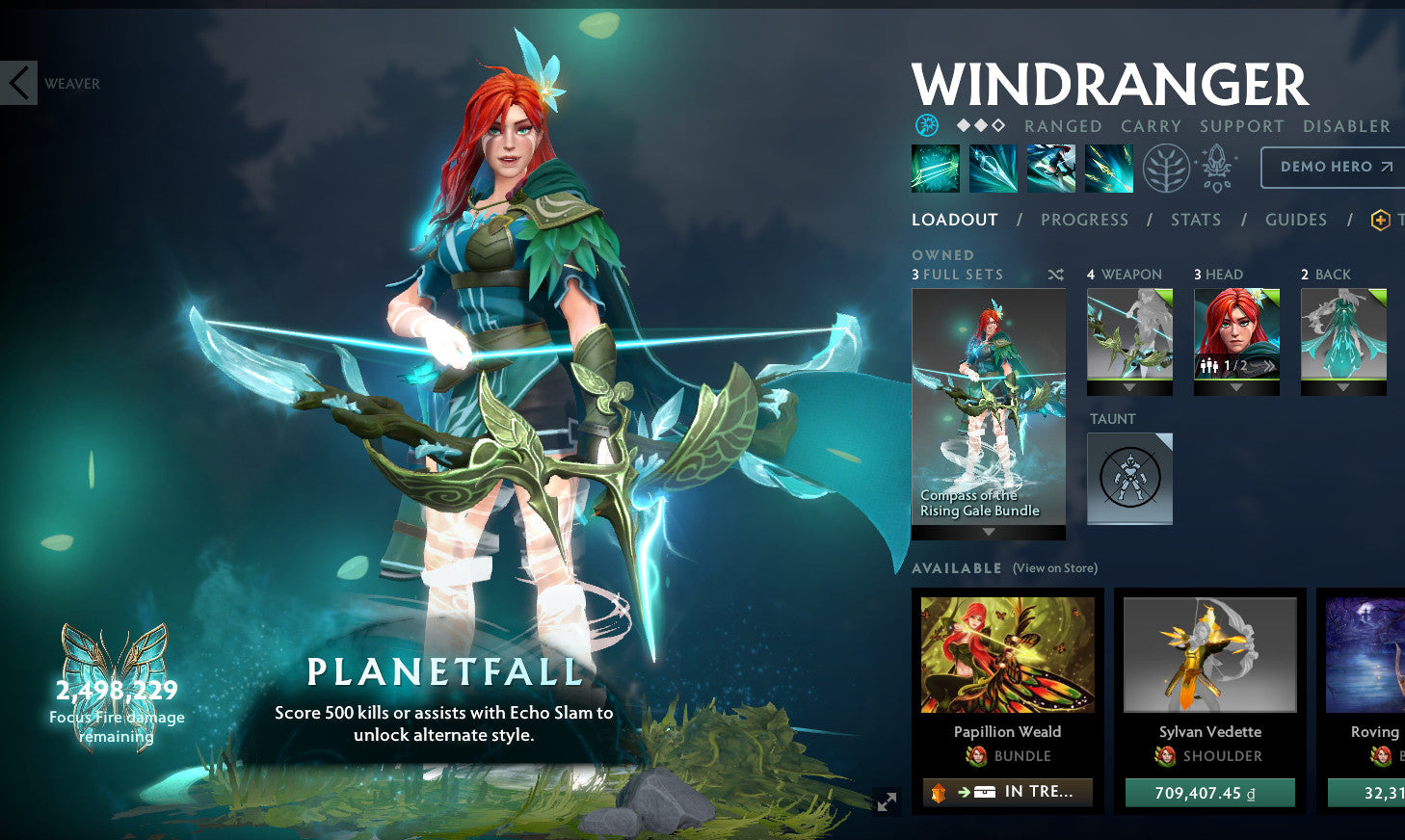Select the 4 Weapon equipment category
The height and width of the screenshot is (840, 1405).
[1128, 339]
